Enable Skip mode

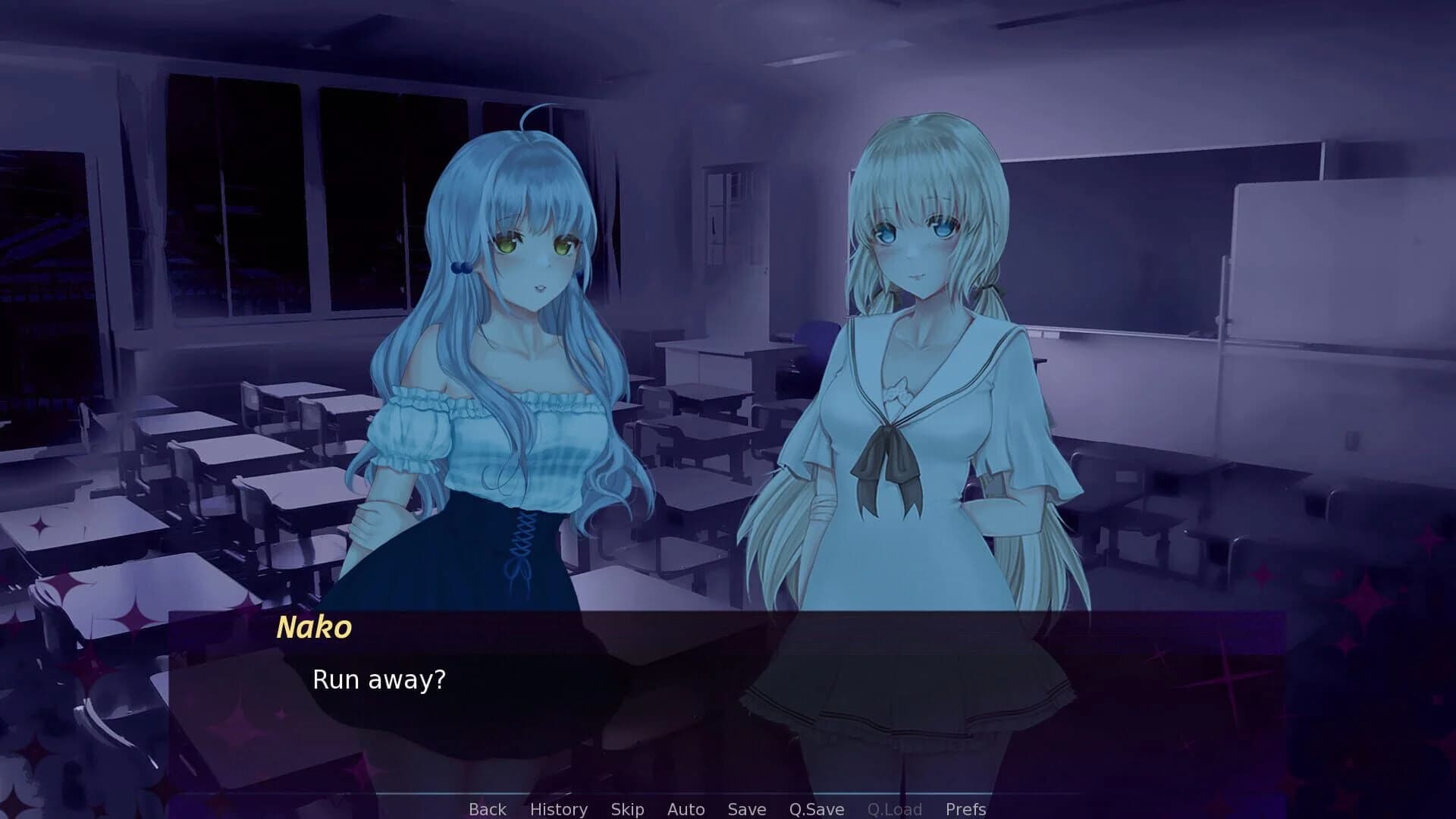(x=627, y=808)
